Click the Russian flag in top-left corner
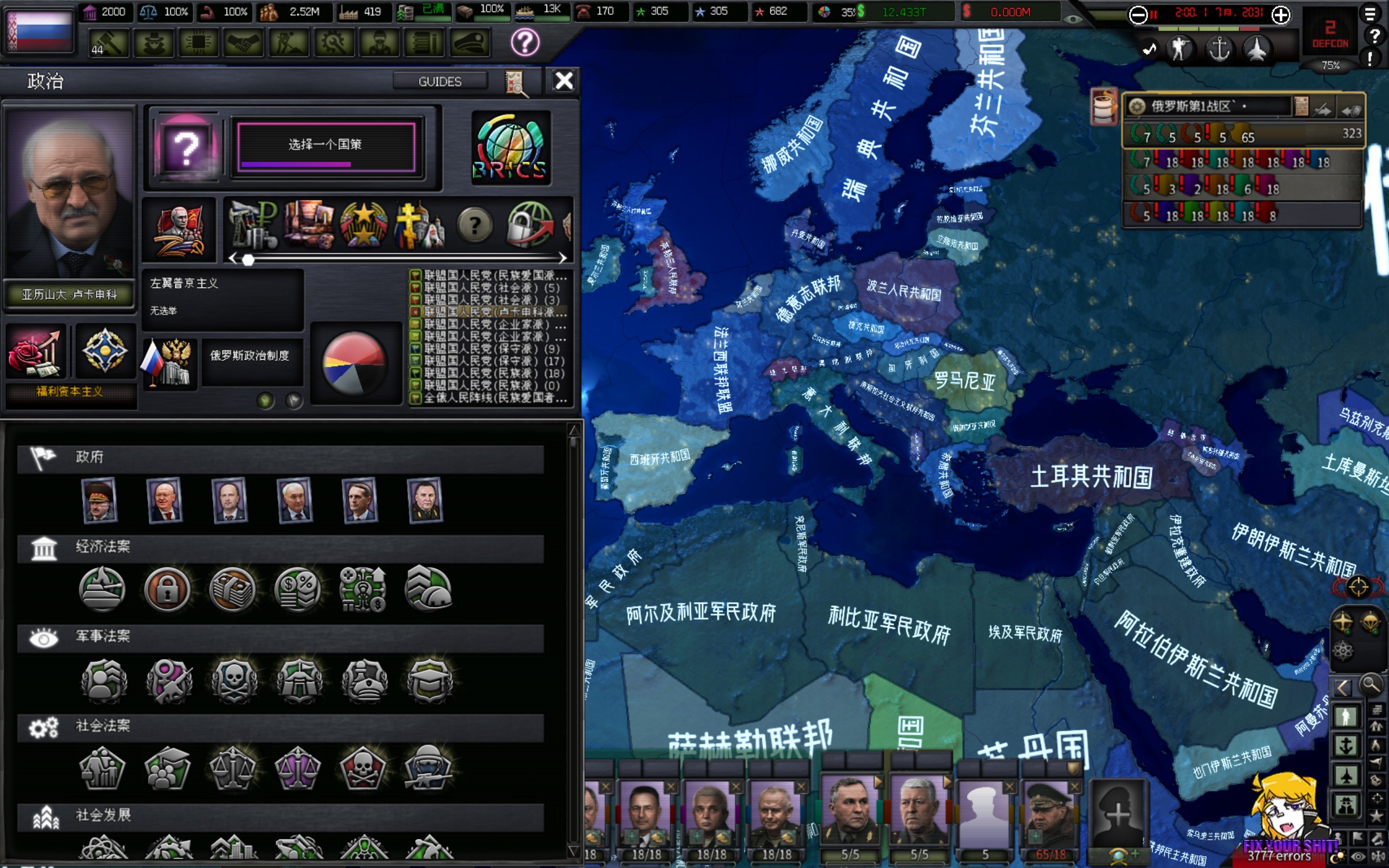The height and width of the screenshot is (868, 1389). [39, 30]
